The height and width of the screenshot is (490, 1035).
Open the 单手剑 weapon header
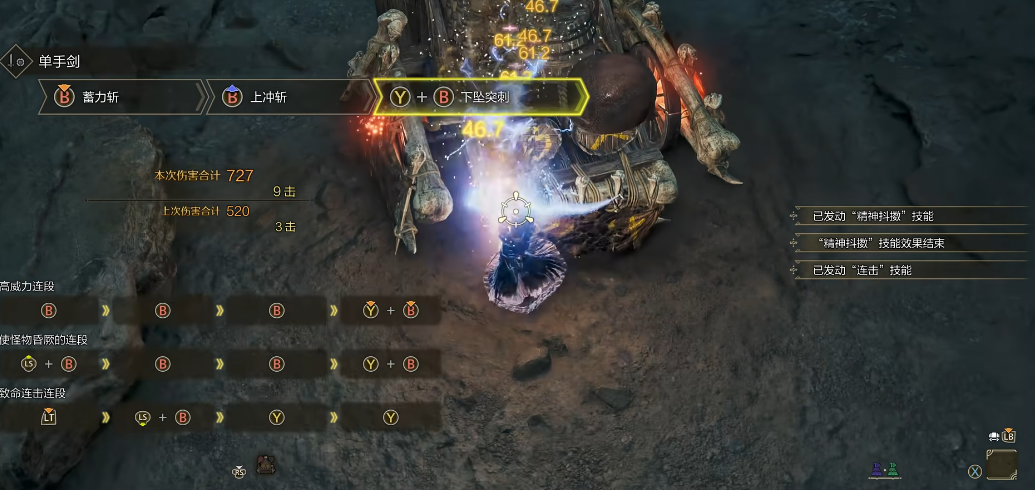coord(58,61)
